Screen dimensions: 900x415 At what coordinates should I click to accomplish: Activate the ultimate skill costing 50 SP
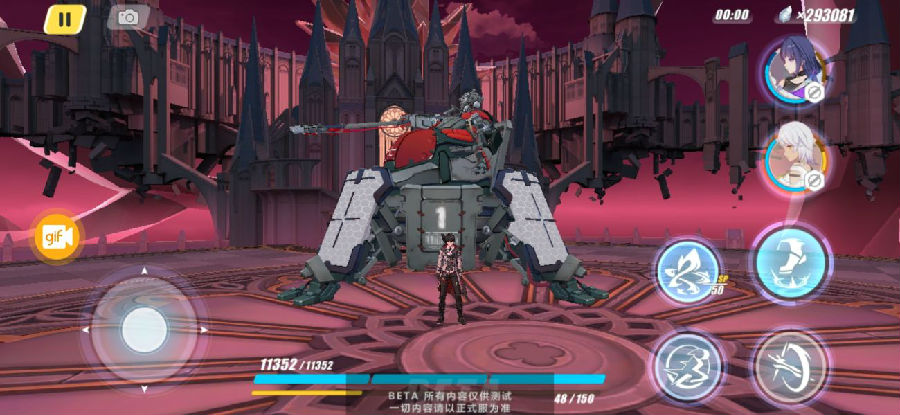tap(688, 270)
